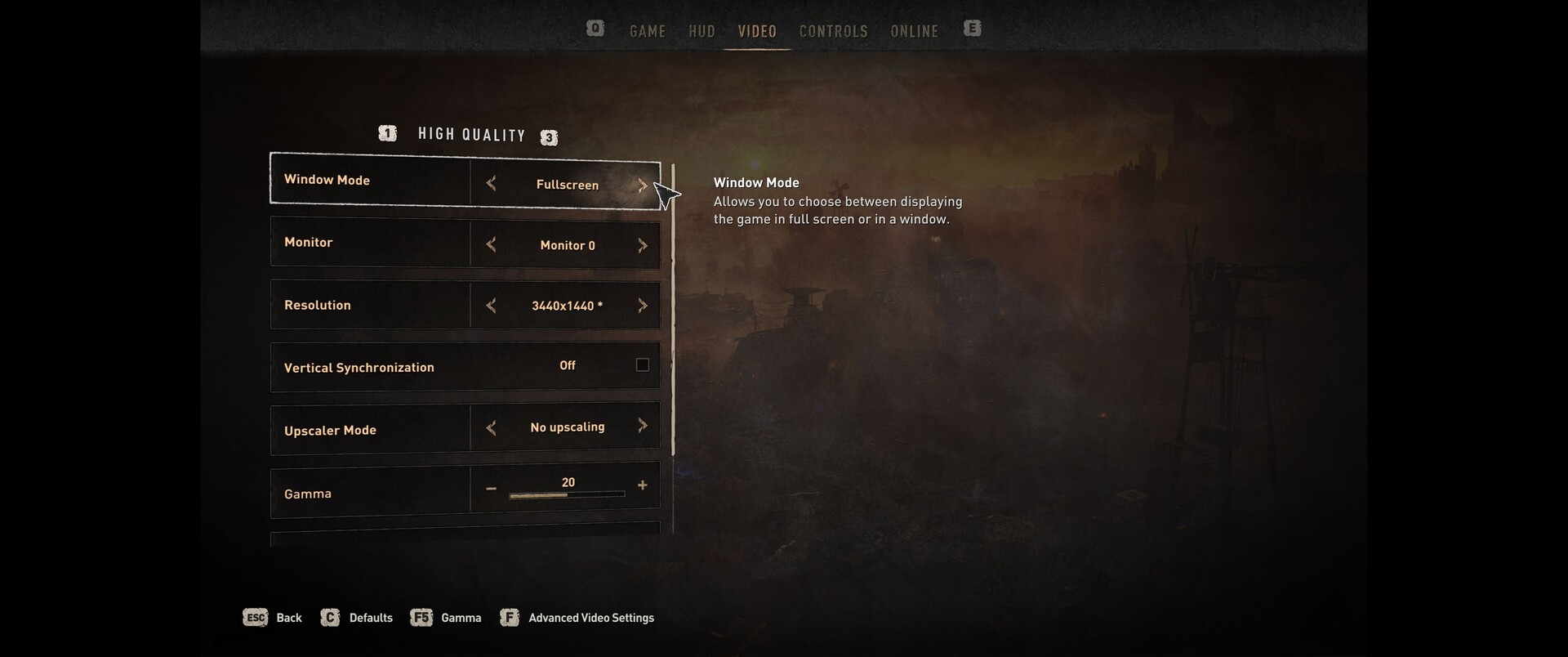This screenshot has width=1568, height=657.
Task: Click the Upscaler Mode left arrow
Action: (x=491, y=427)
